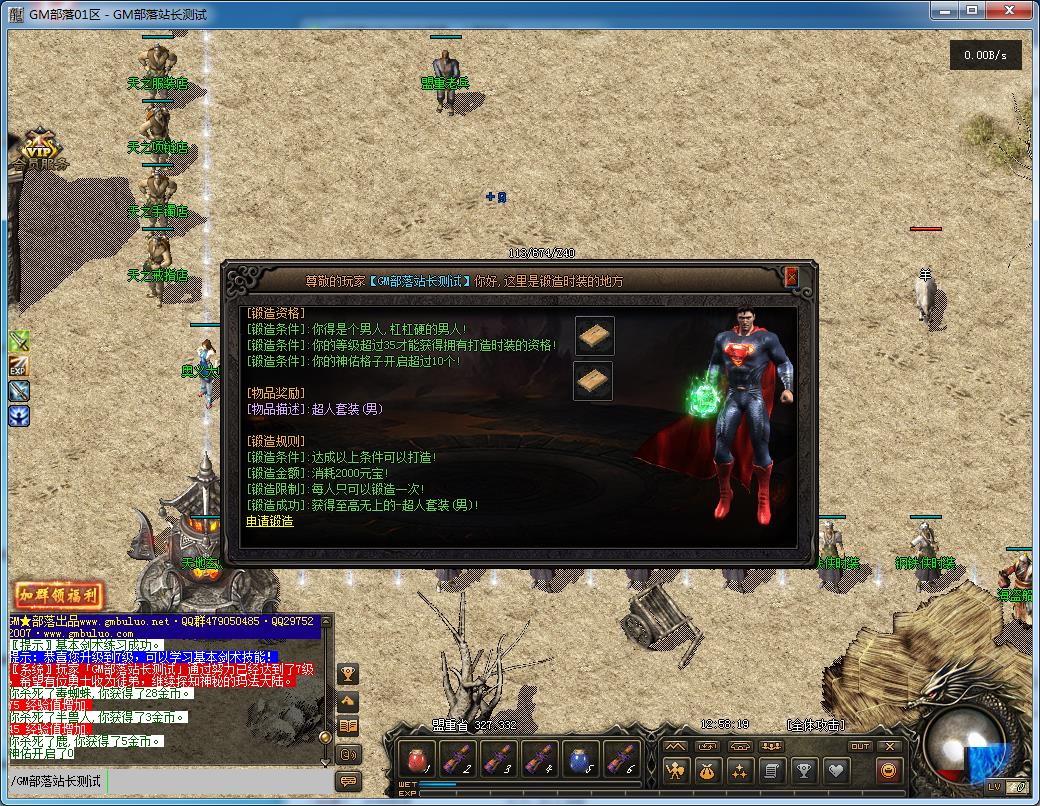The image size is (1040, 806).
Task: Click the OUT logout button
Action: 860,746
